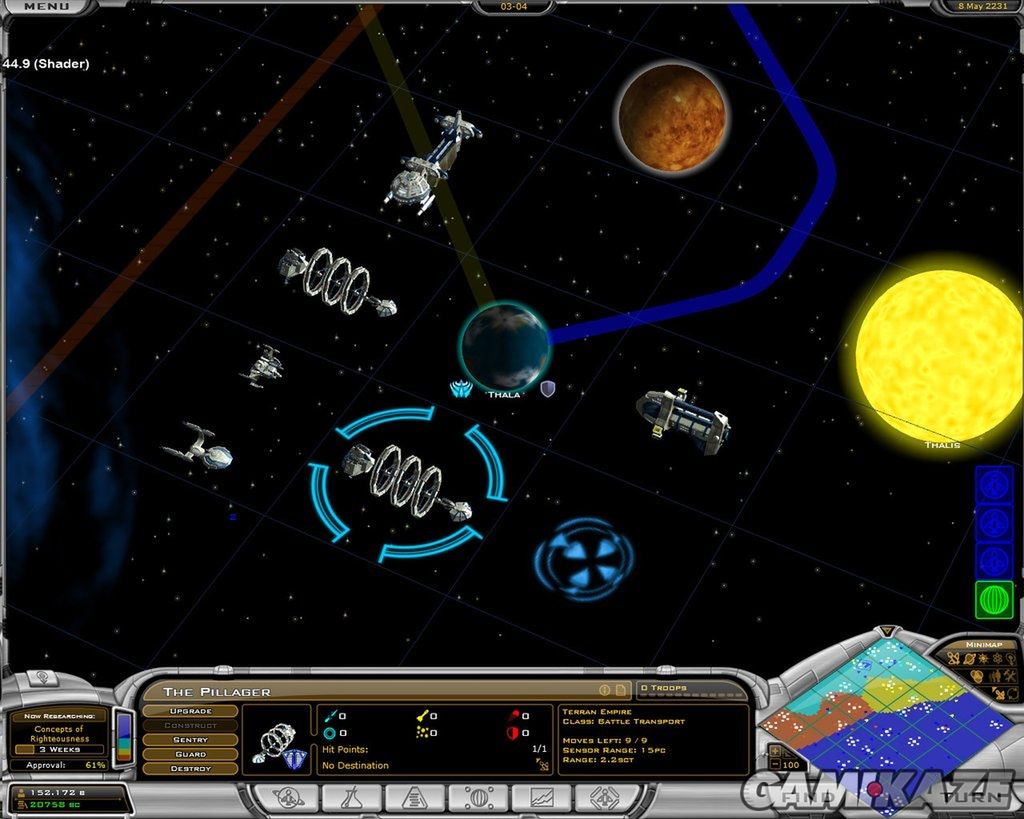Screen dimensions: 1024x819
Task: Zoom in with the minimap plus button
Action: coord(773,750)
